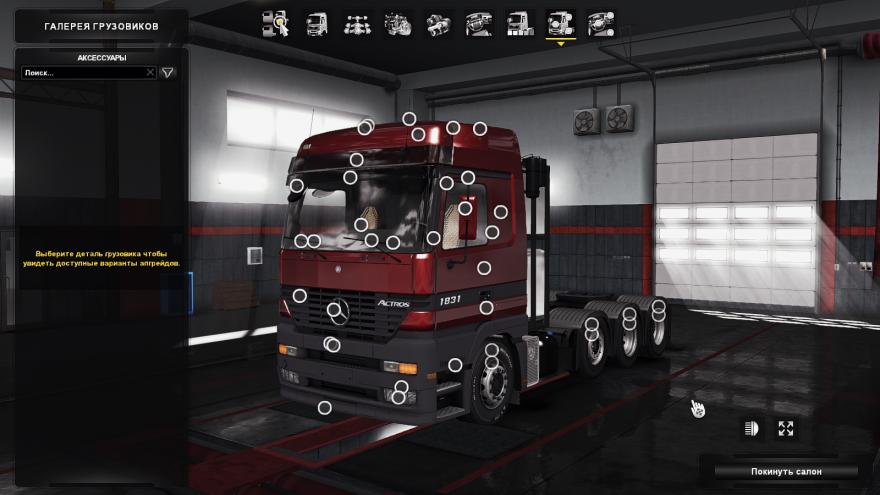Screen dimensions: 880x495
Task: Click the "Покинуть салон" exit button
Action: coord(784,470)
